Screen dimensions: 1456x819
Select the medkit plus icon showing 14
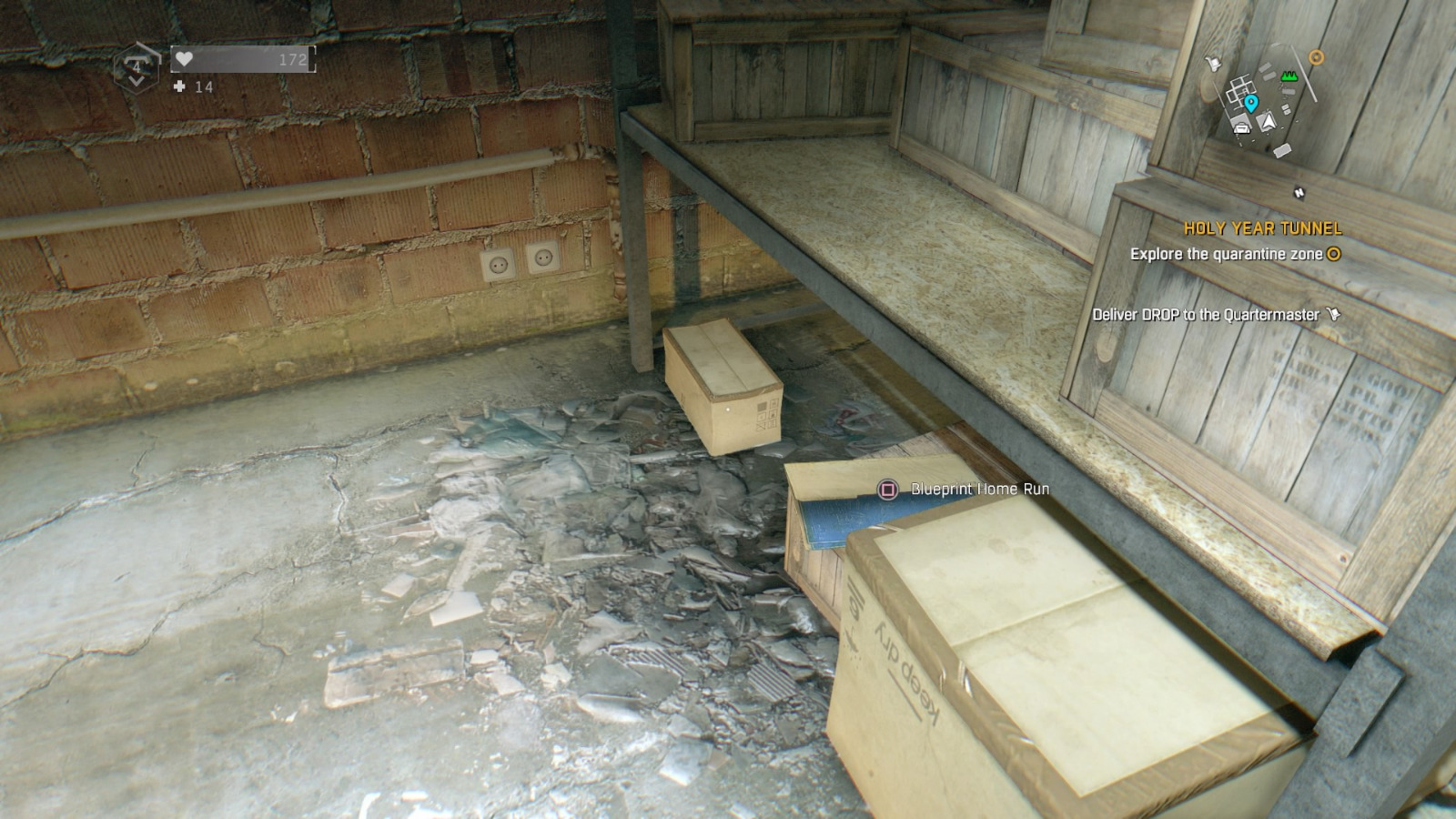179,87
